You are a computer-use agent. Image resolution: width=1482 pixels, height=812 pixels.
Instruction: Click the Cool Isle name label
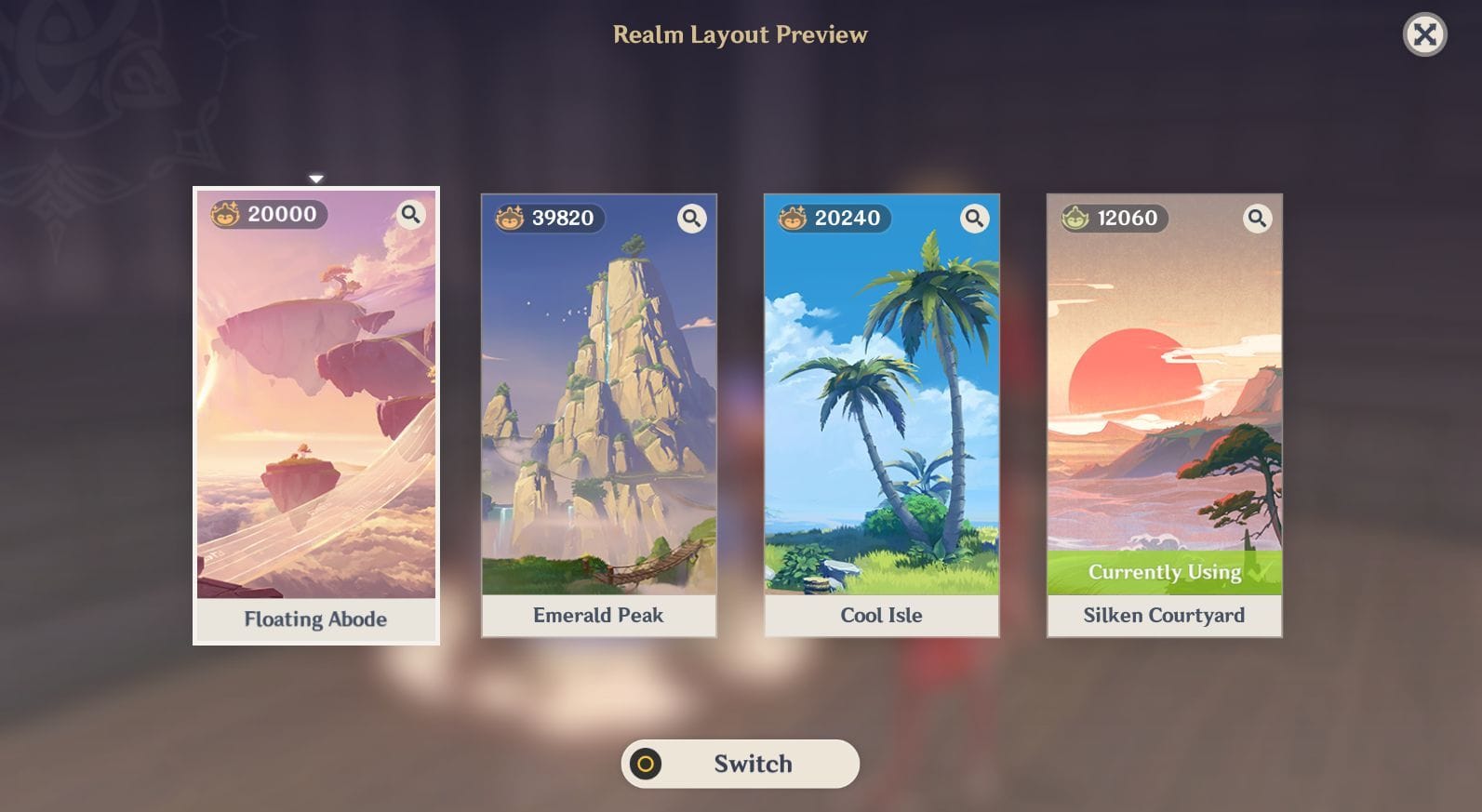click(881, 615)
